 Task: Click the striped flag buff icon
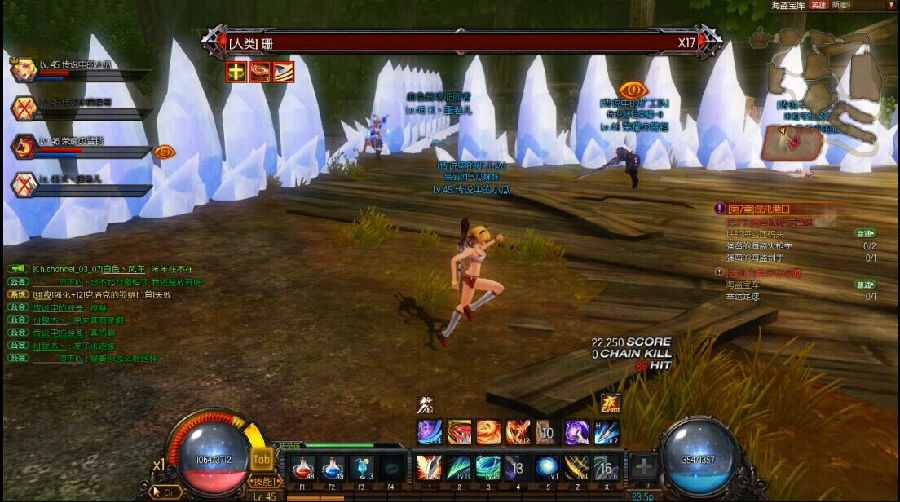pos(284,71)
